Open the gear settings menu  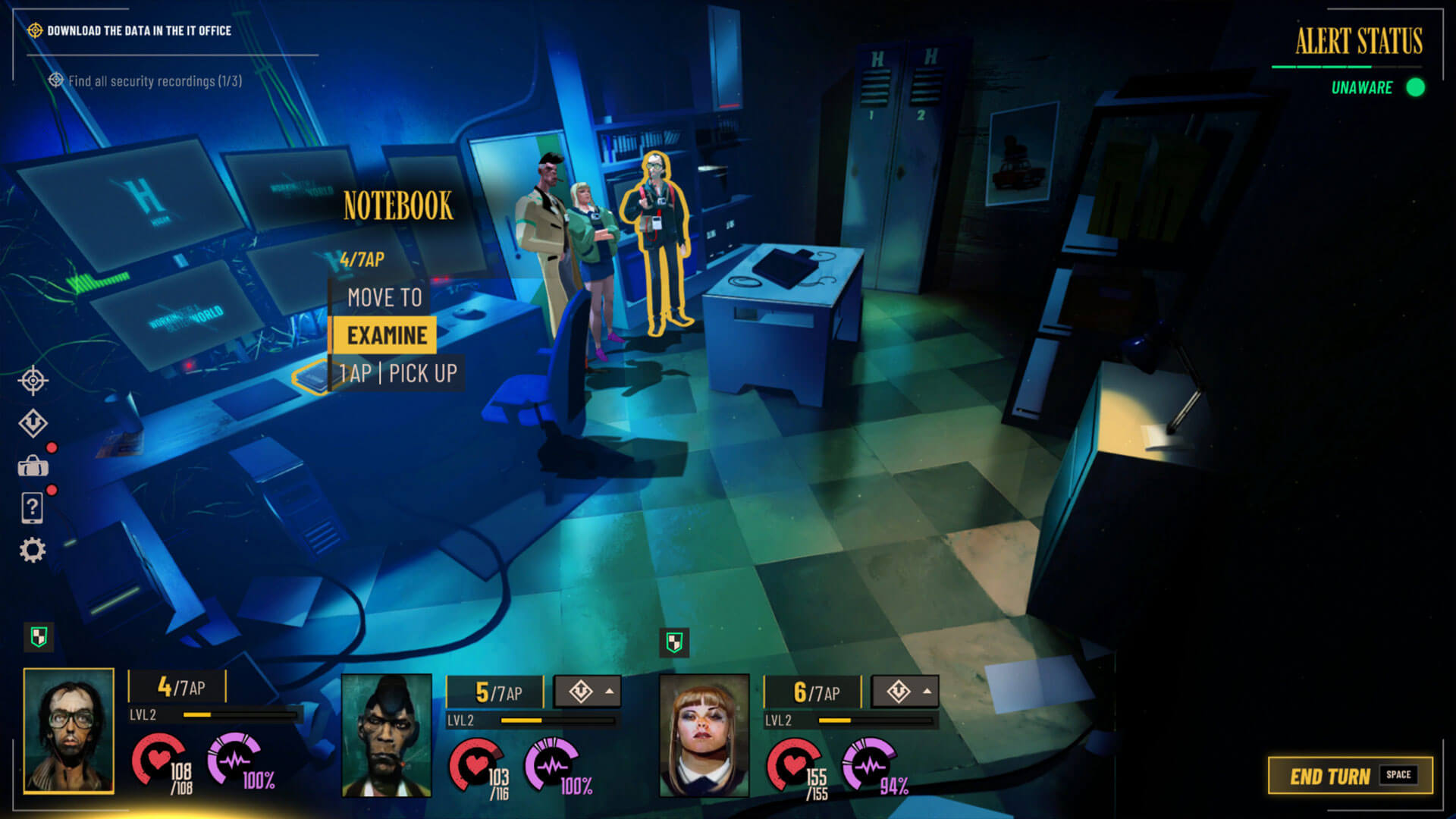pyautogui.click(x=33, y=550)
